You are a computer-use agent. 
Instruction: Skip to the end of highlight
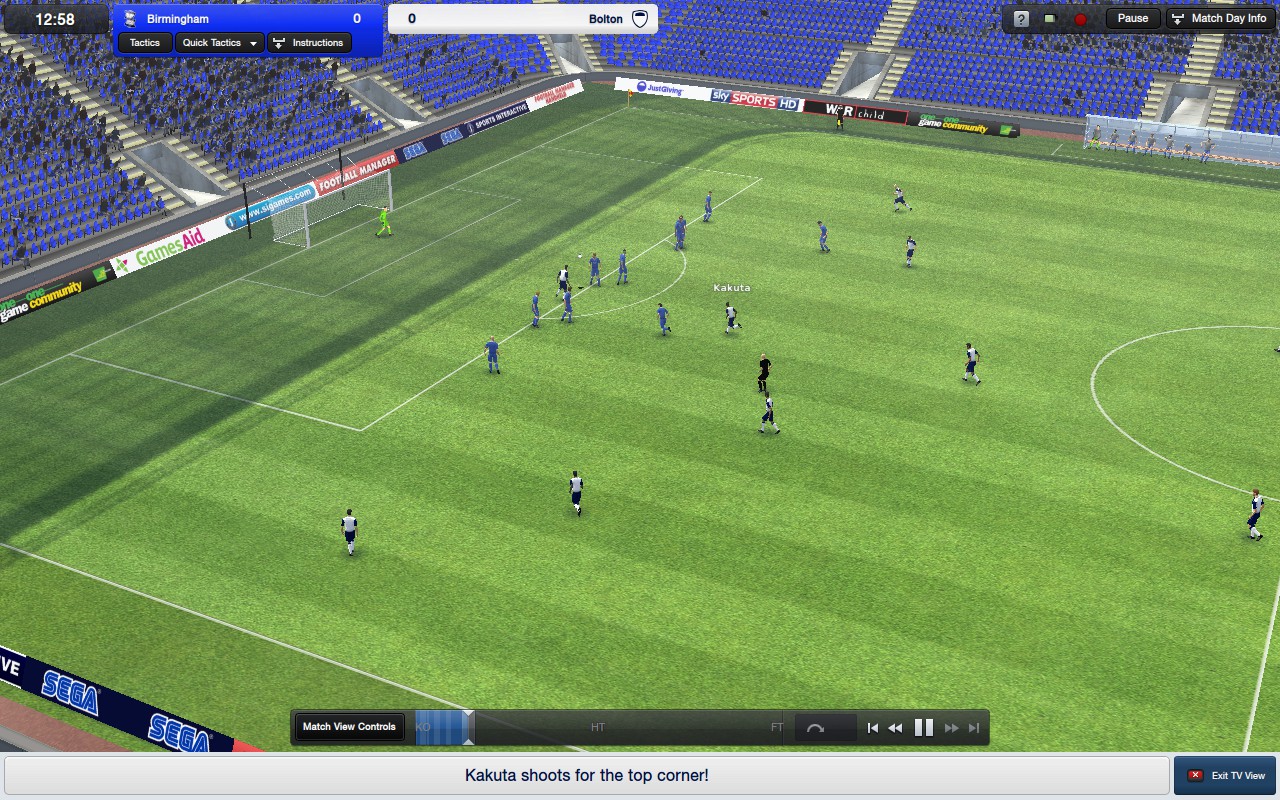[974, 728]
